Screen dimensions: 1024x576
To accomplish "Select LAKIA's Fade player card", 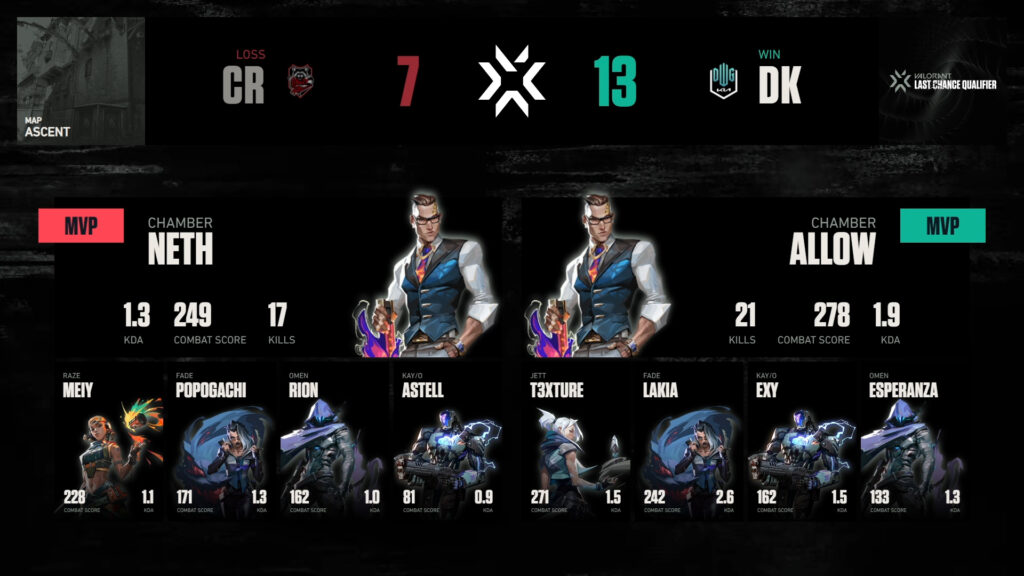I will (689, 440).
